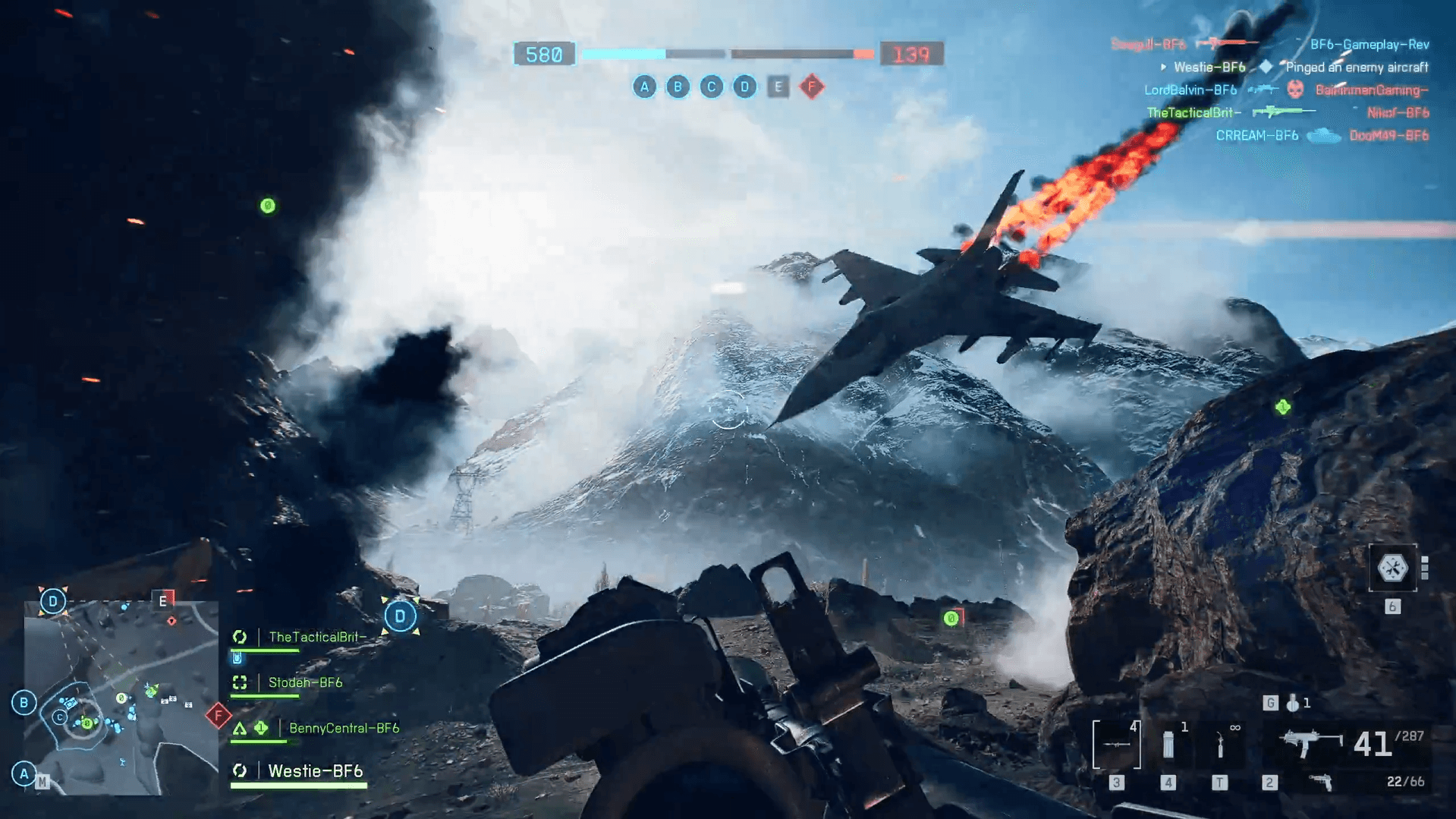Switch to the sidearm pistol
The height and width of the screenshot is (819, 1456).
pos(1321,782)
